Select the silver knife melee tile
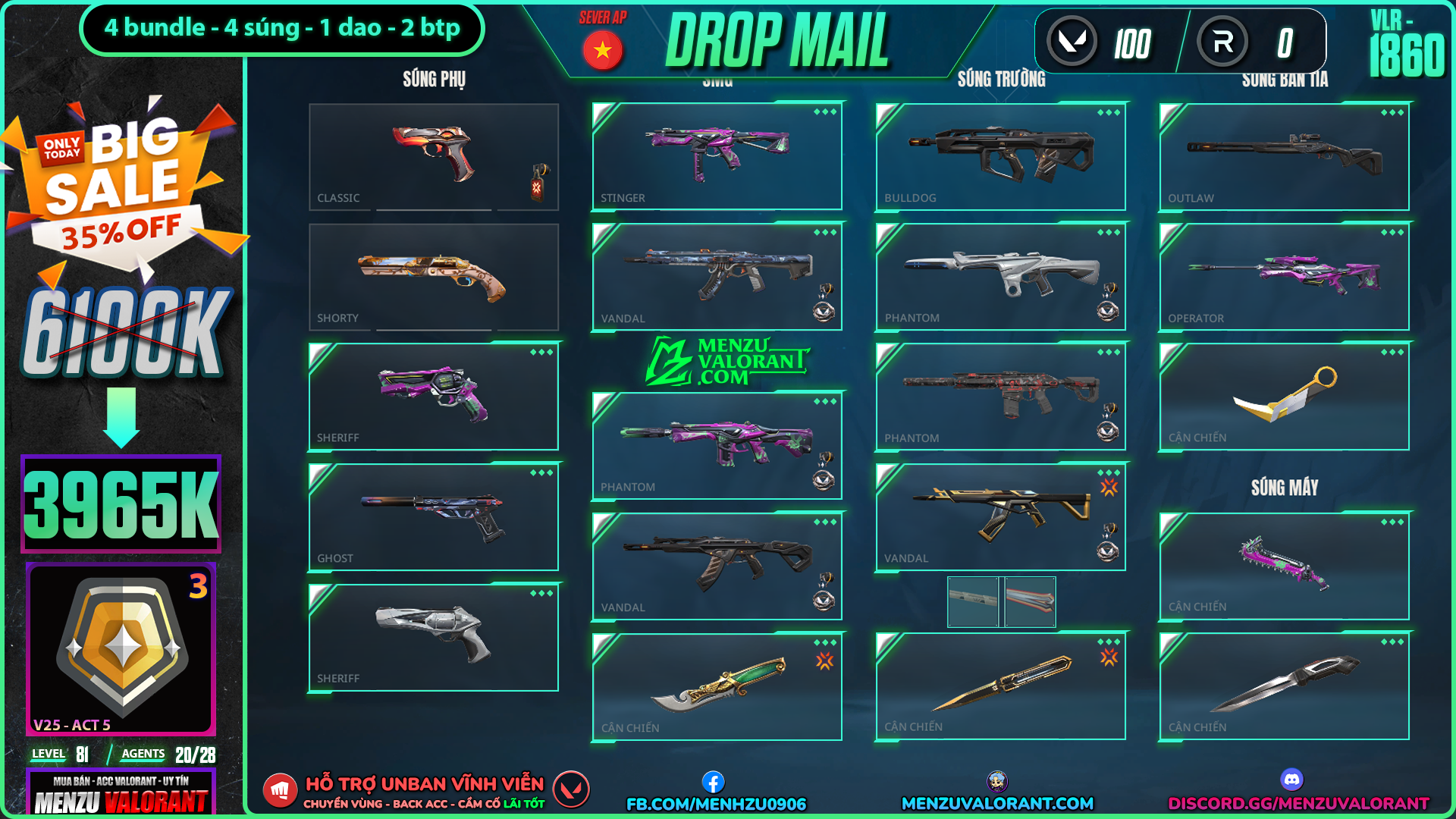1456x819 pixels. [1284, 686]
